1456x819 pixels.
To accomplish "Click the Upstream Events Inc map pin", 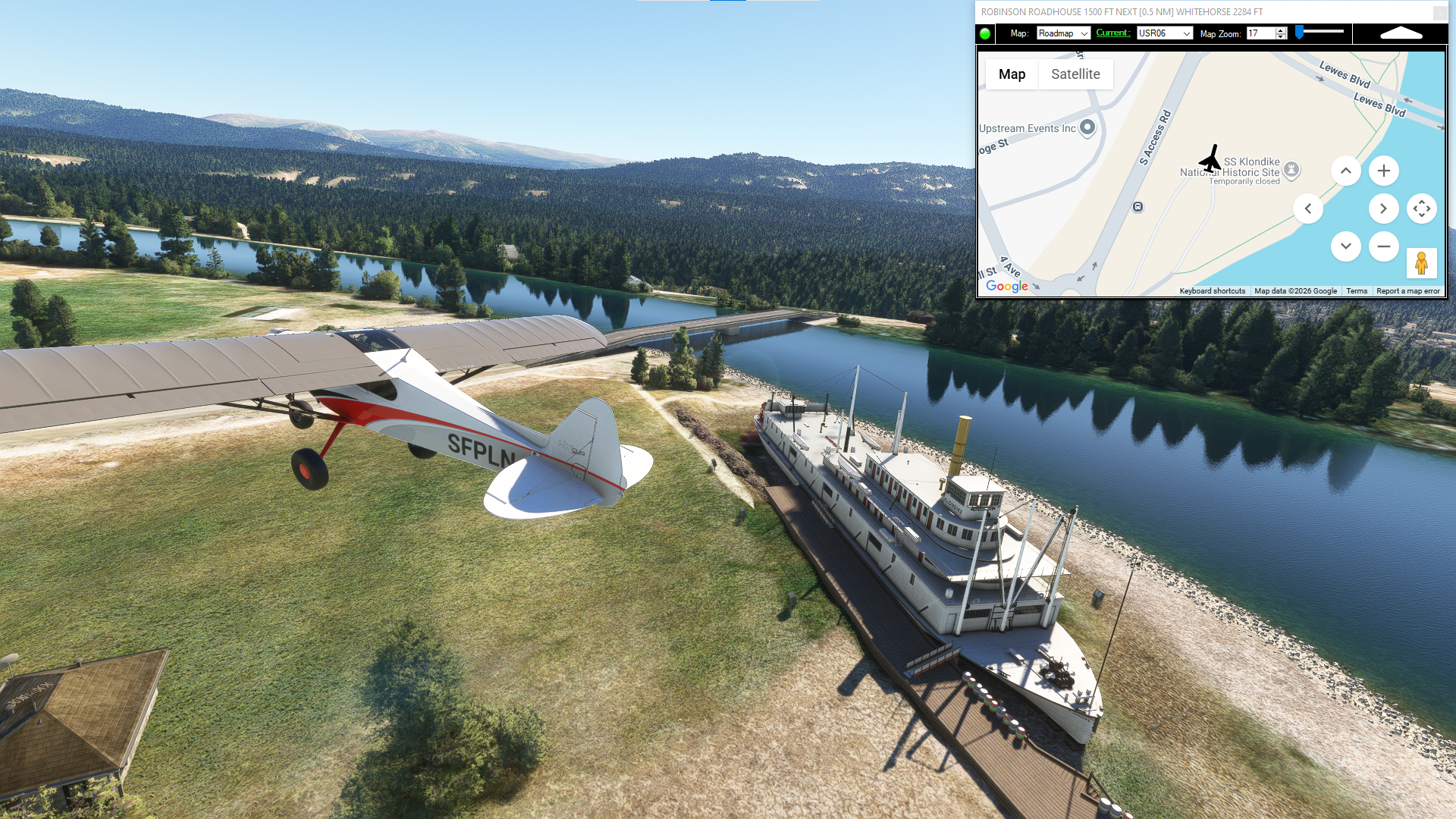I will click(x=1087, y=127).
